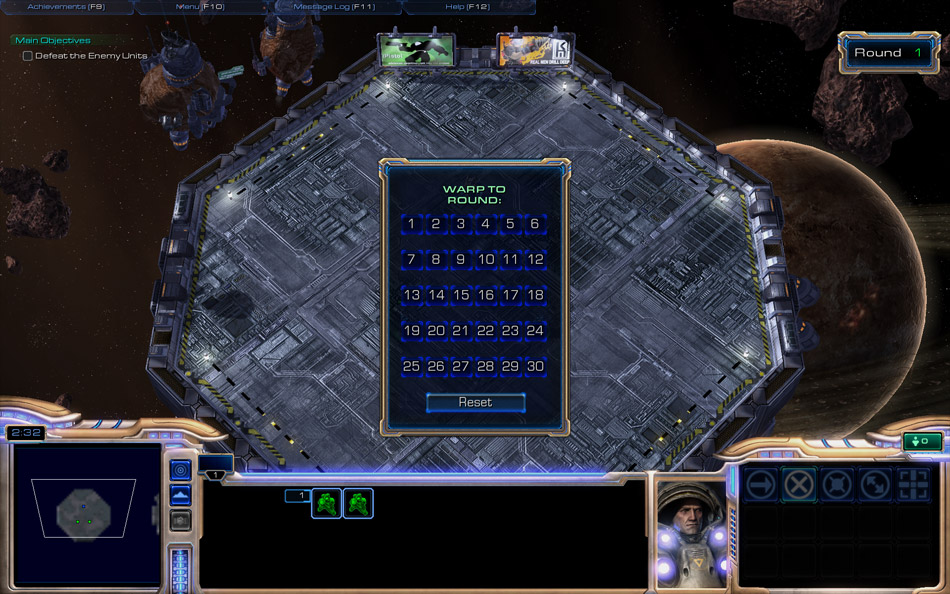Toggle minimap terrain display
950x594 pixels.
(180, 495)
